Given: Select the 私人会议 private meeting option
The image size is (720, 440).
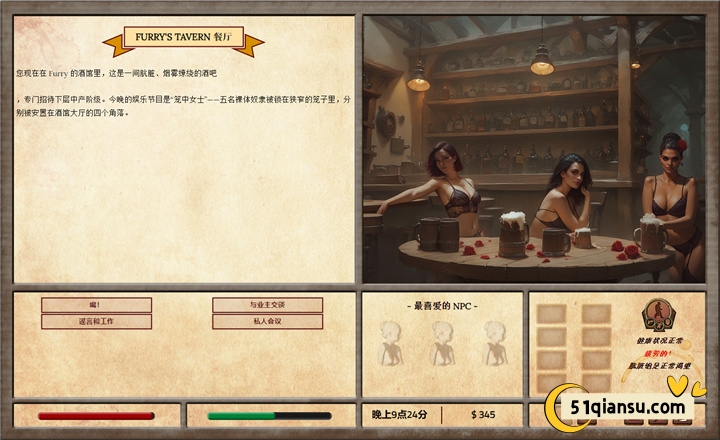Looking at the screenshot, I should click(267, 322).
